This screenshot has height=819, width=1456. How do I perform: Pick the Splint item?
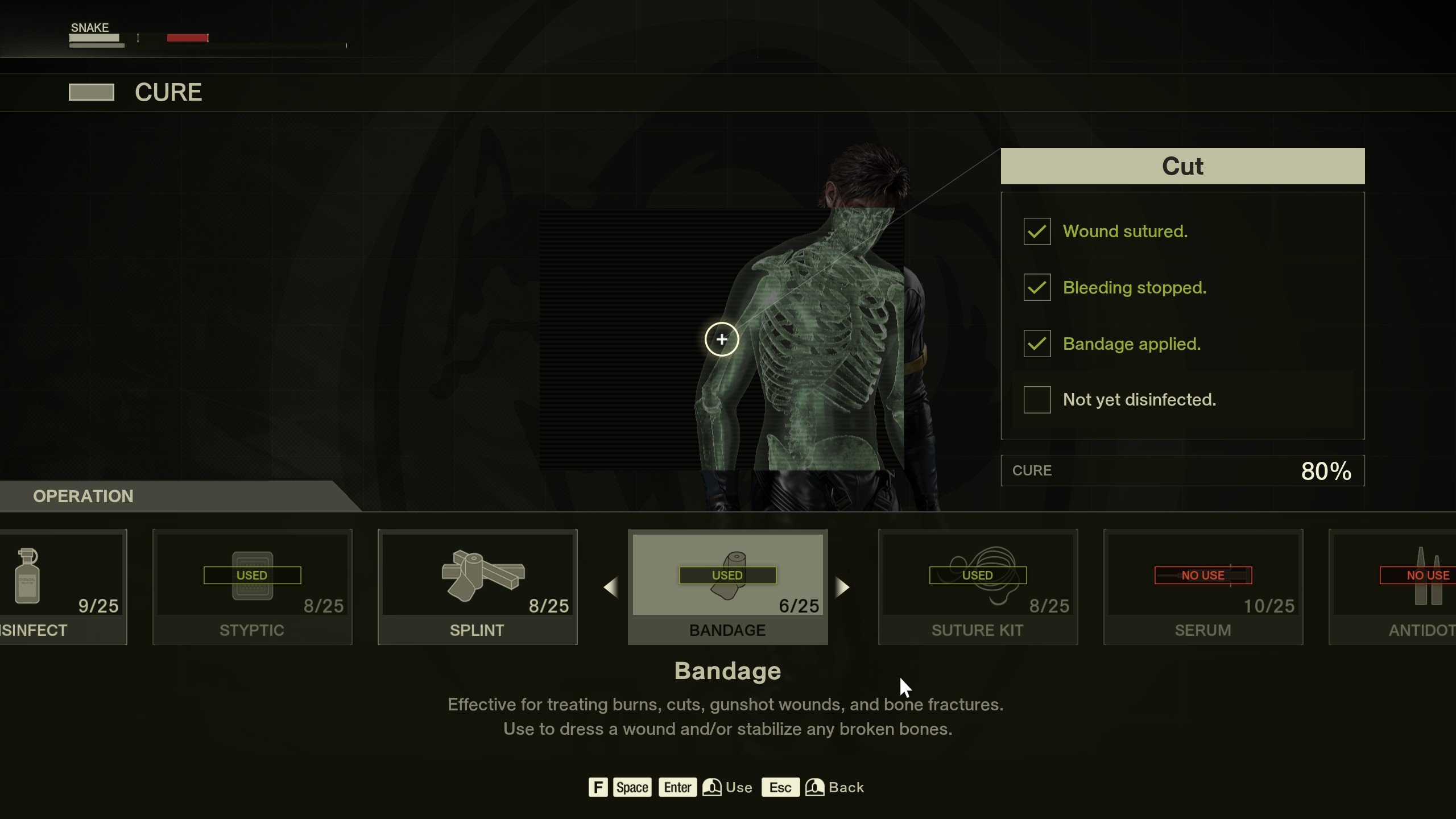click(x=477, y=586)
